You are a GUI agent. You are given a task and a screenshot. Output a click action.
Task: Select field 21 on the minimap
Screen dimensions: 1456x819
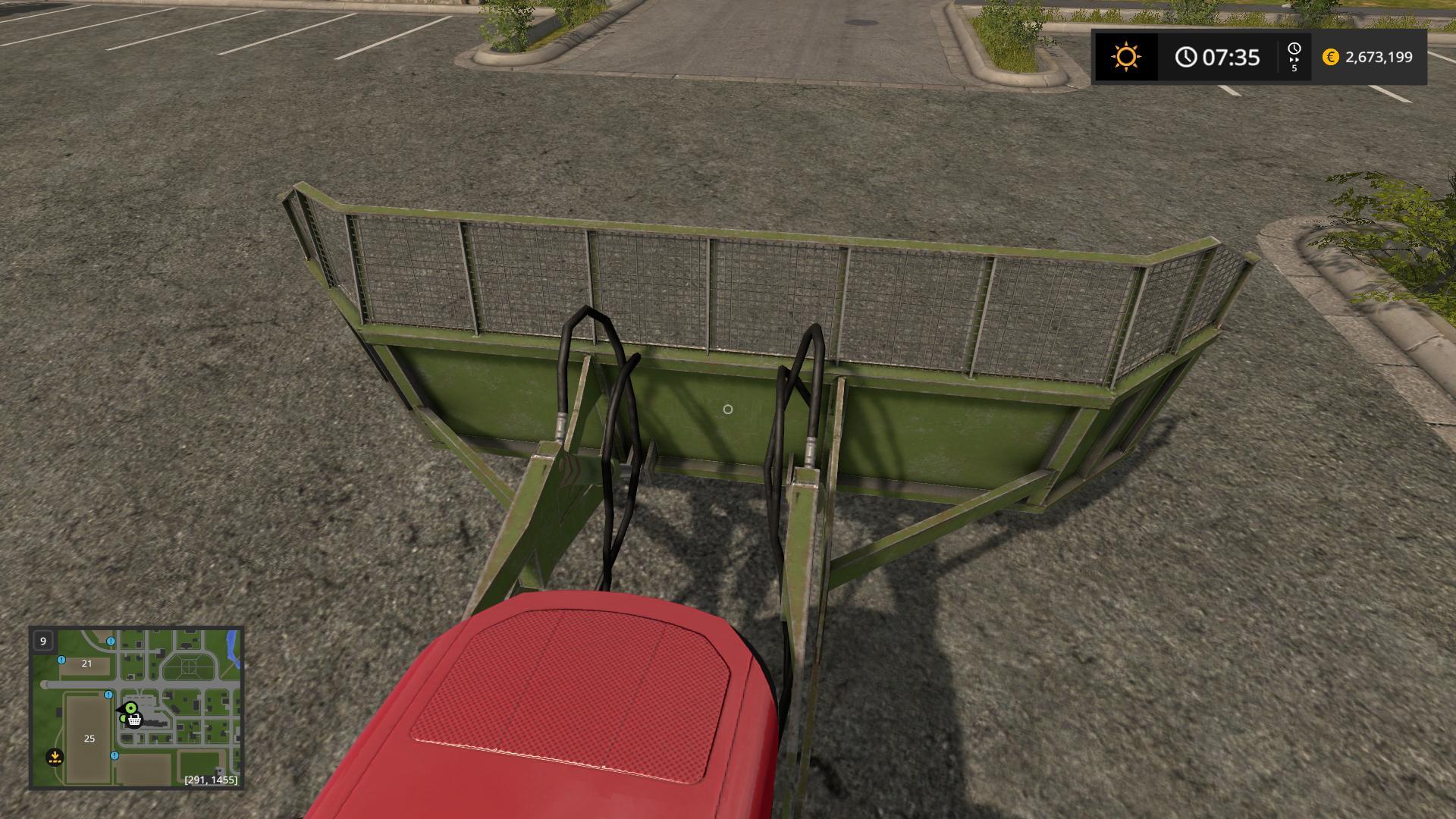tap(86, 664)
